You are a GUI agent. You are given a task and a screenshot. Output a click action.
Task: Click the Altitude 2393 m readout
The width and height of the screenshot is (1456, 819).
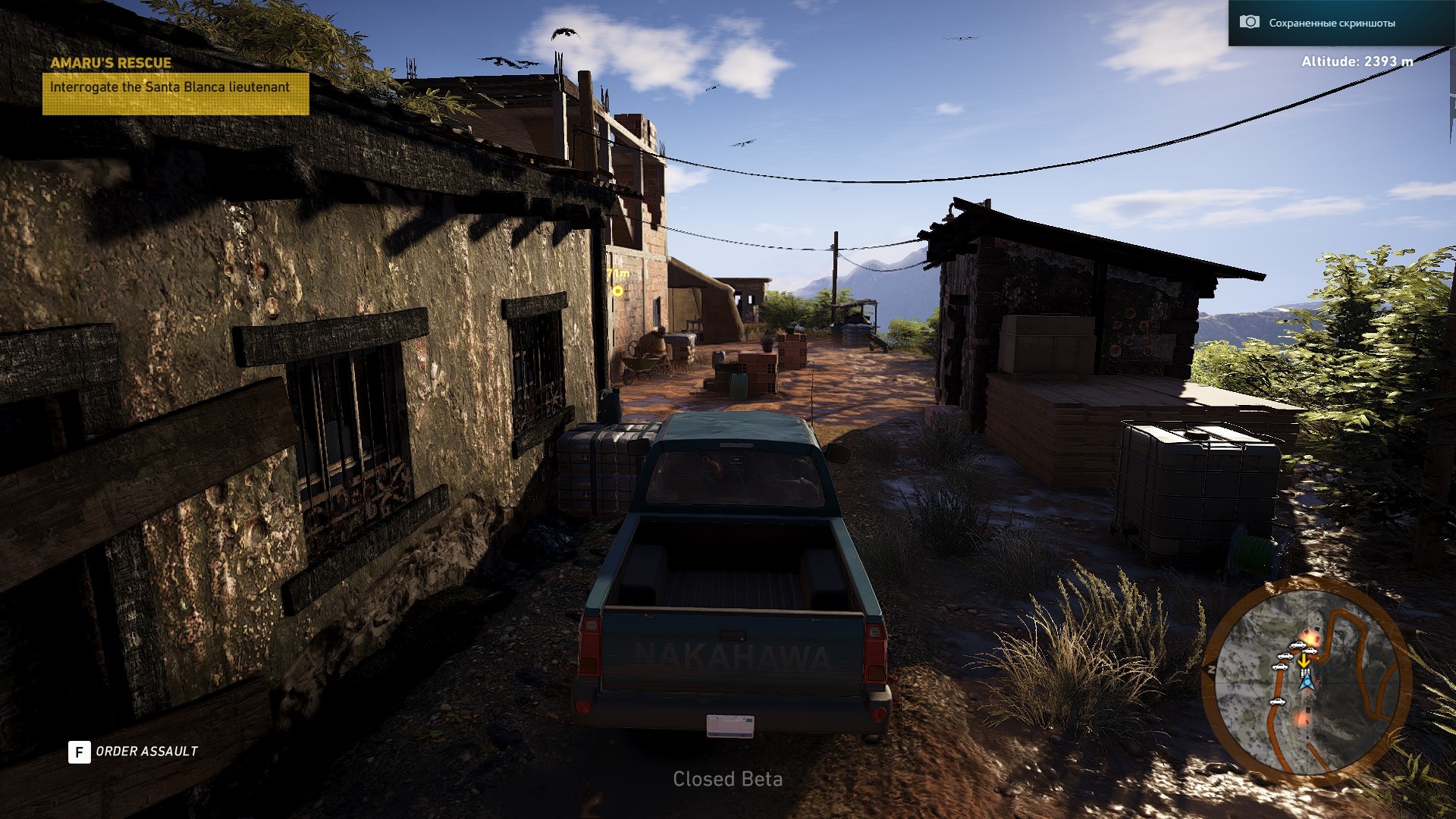[1357, 62]
